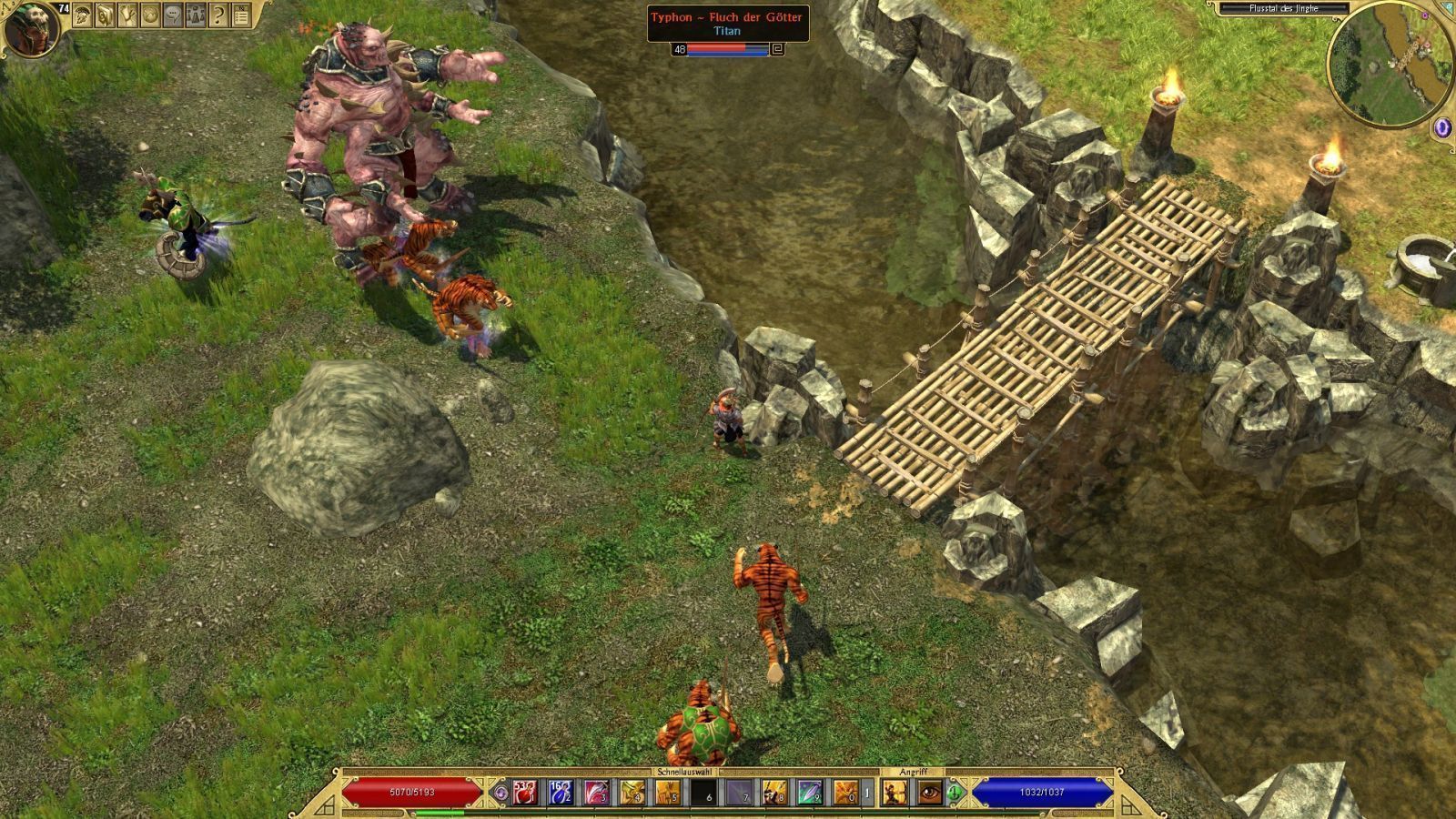Open help with the question mark button
1456x819 pixels.
218,15
